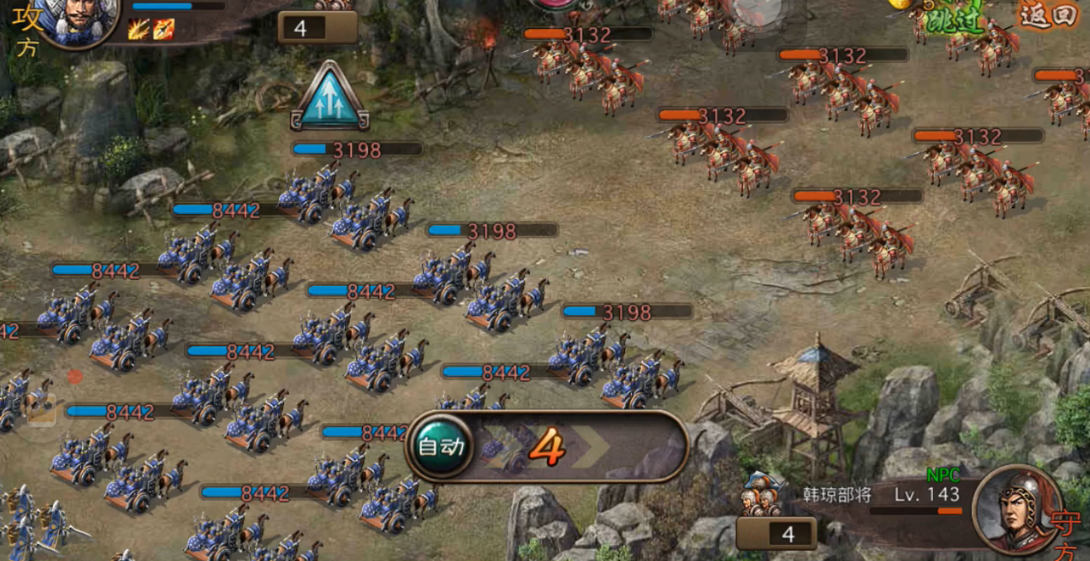Skip the battle with 跳过
This screenshot has height=561, width=1090.
point(955,17)
